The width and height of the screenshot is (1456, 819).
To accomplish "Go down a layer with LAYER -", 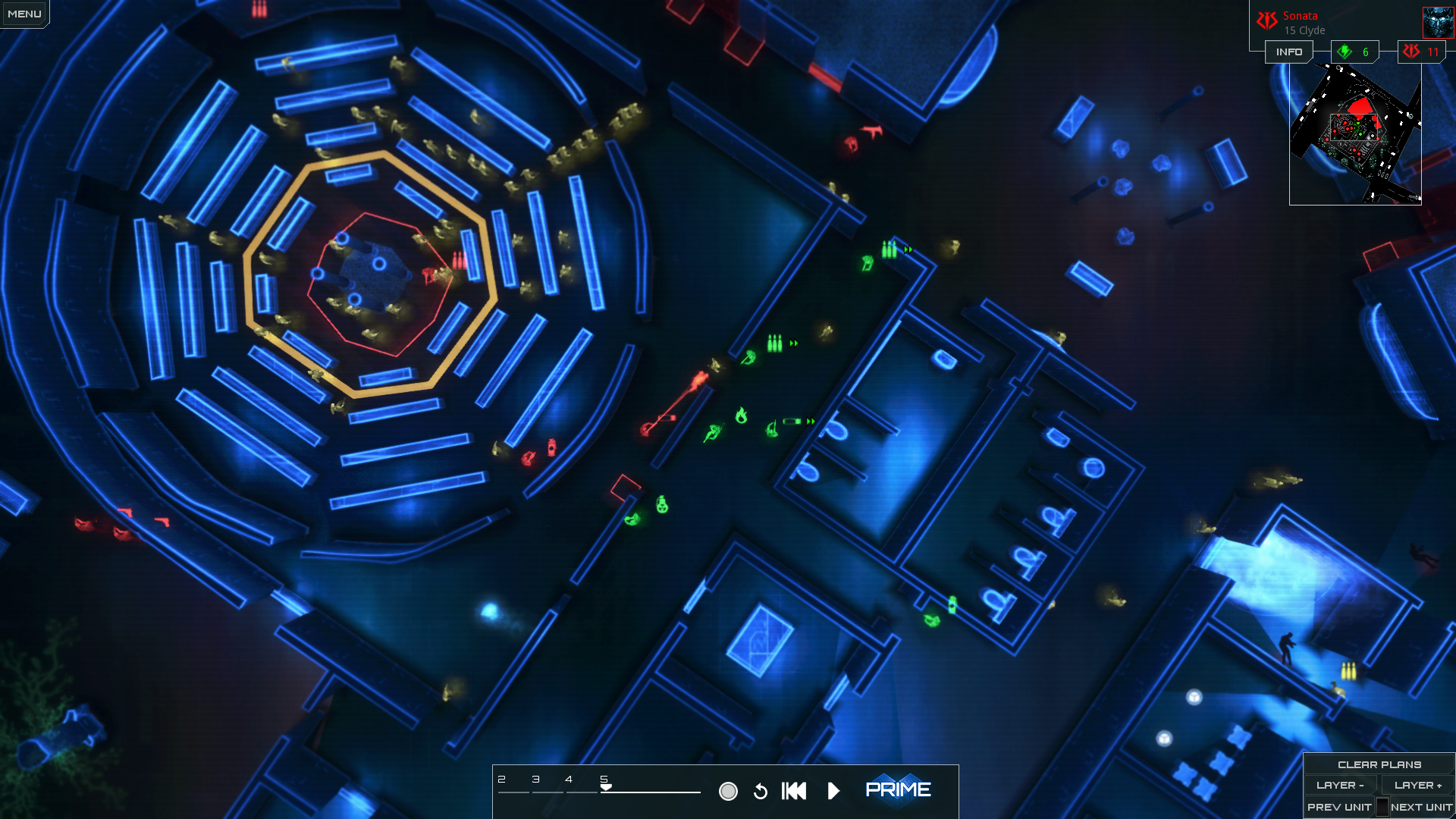I will coord(1340,786).
